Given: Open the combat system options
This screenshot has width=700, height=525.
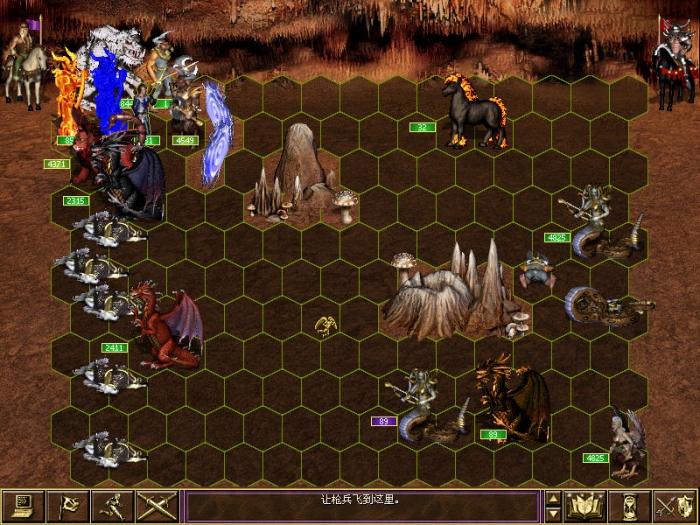Looking at the screenshot, I should (x=21, y=506).
